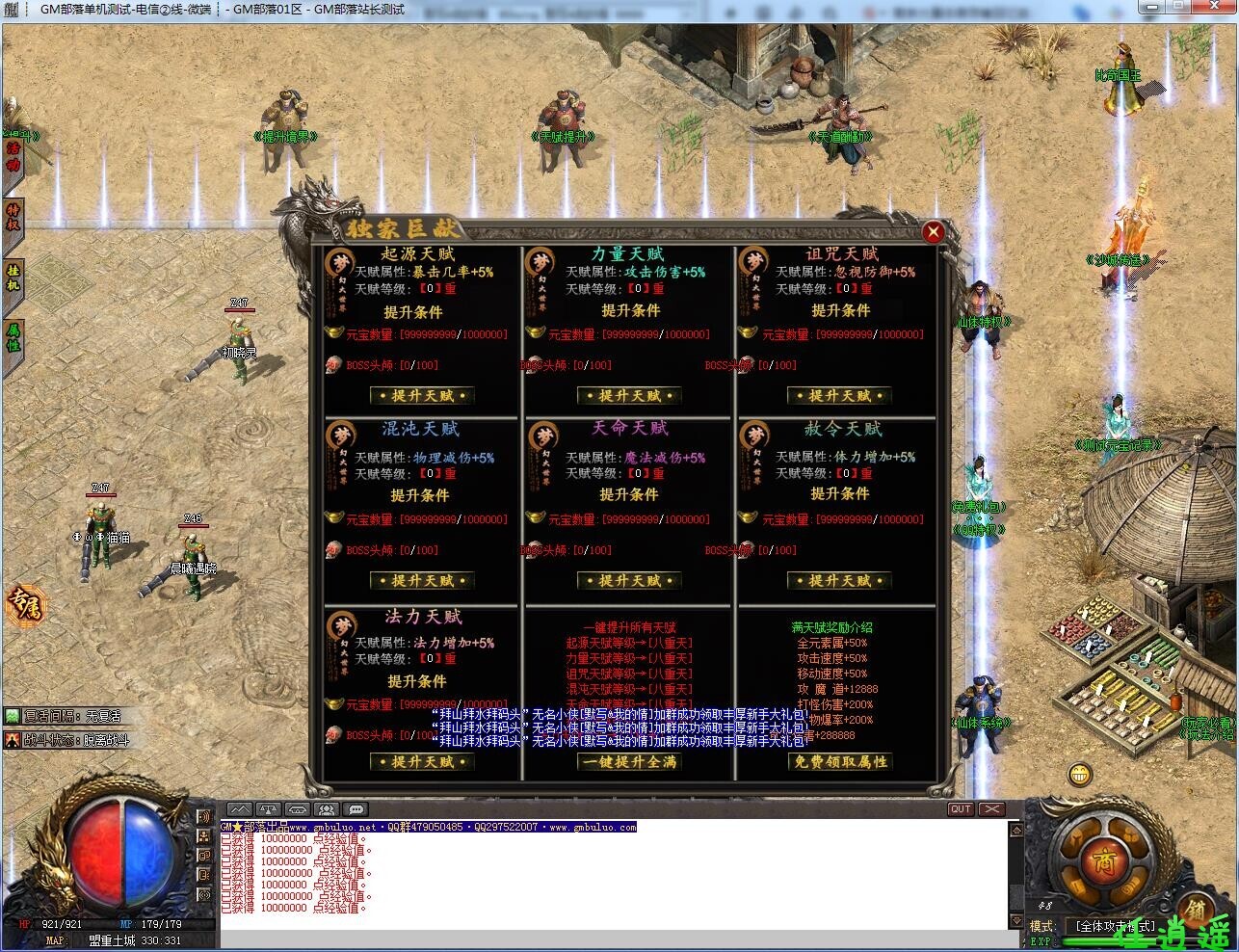Viewport: 1239px width, 952px height.
Task: Click the up arrow beside the attack mode box
Action: (1016, 831)
